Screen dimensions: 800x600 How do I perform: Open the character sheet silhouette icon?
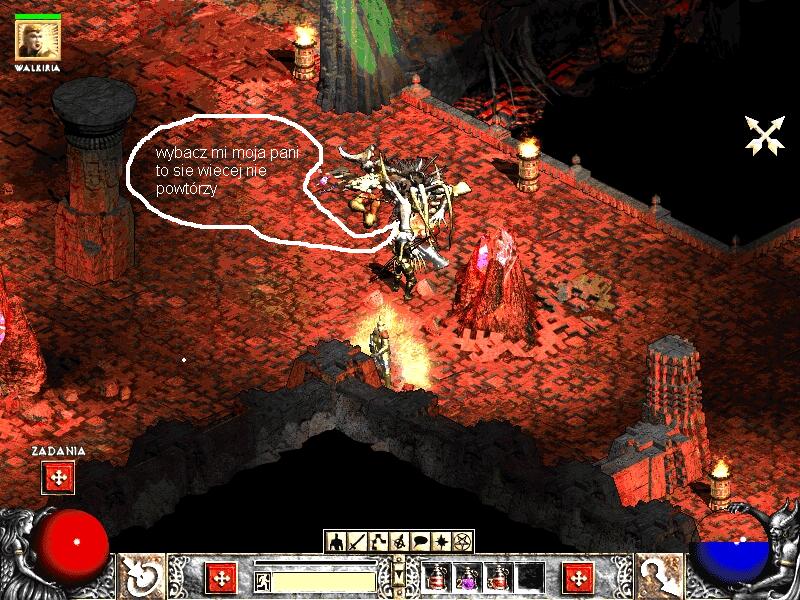pyautogui.click(x=337, y=541)
